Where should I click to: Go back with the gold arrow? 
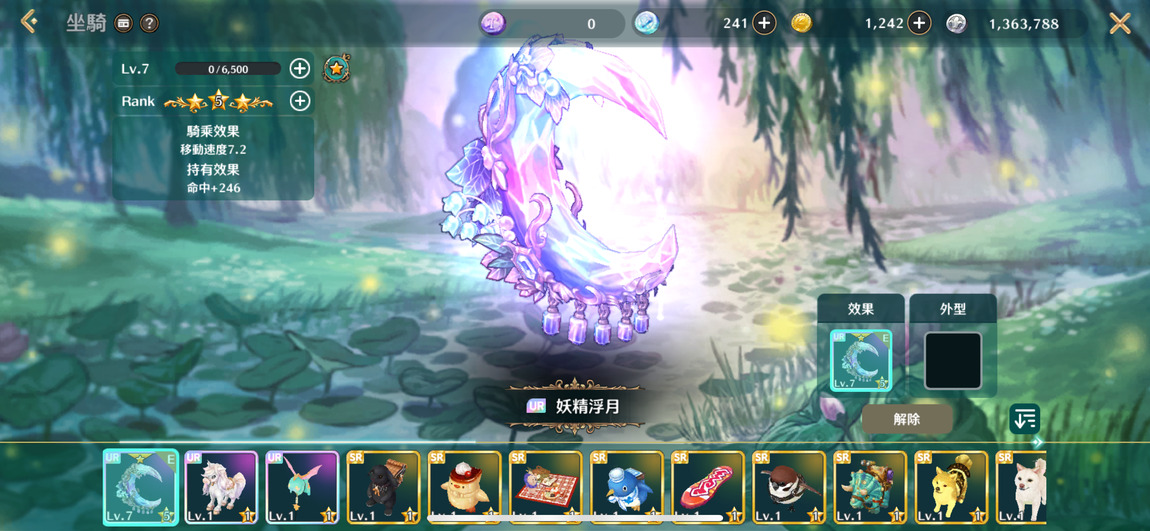pyautogui.click(x=29, y=22)
